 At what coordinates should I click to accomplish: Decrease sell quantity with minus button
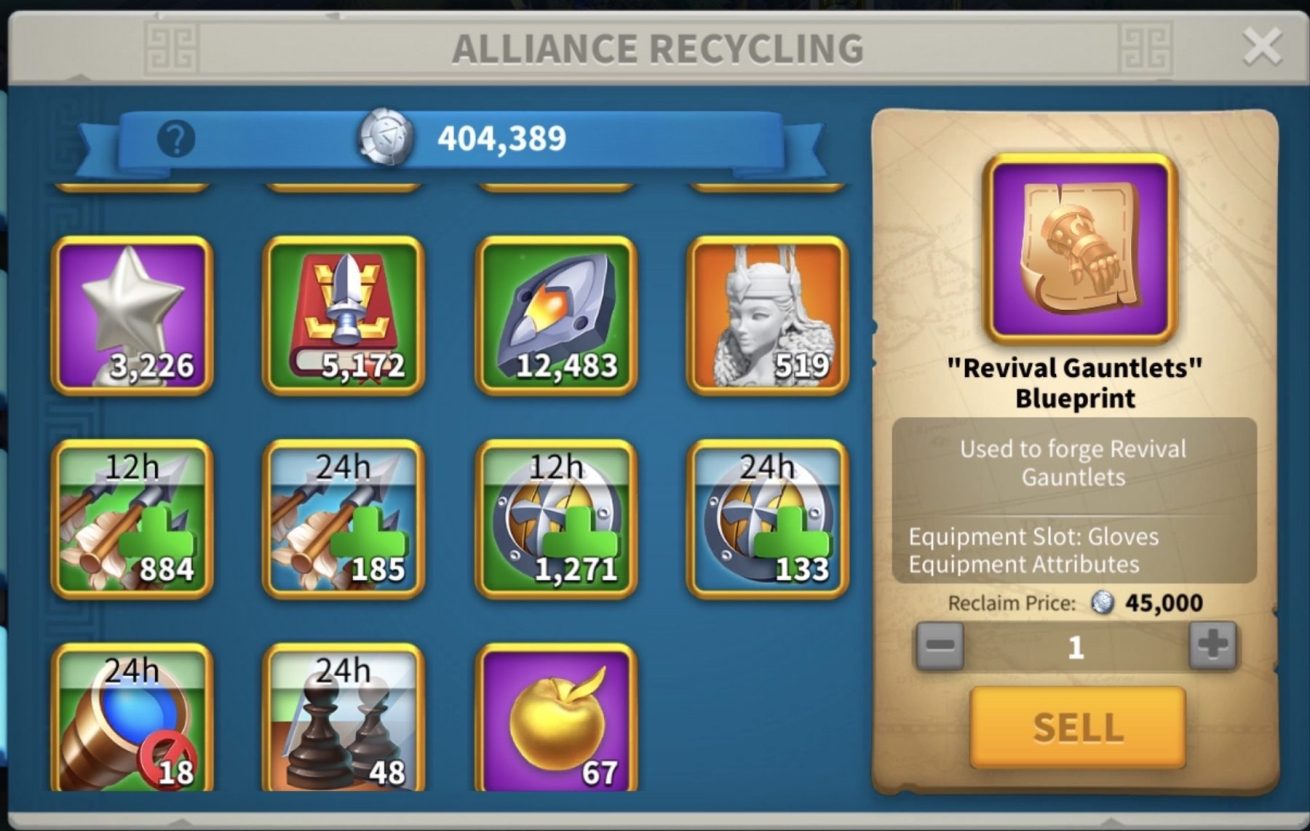[x=940, y=647]
